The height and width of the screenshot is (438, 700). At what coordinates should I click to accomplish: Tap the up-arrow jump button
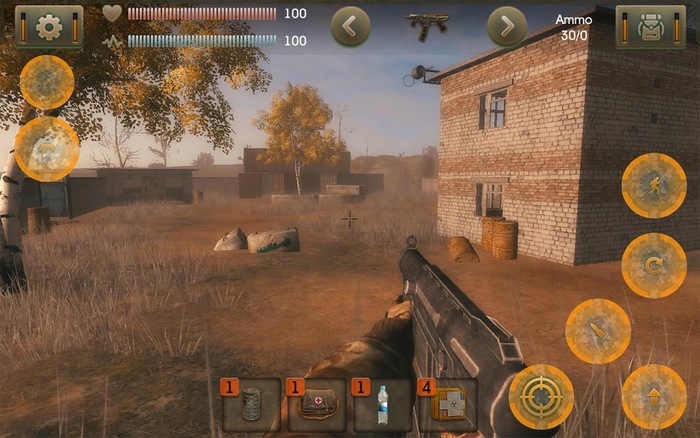[x=654, y=397]
